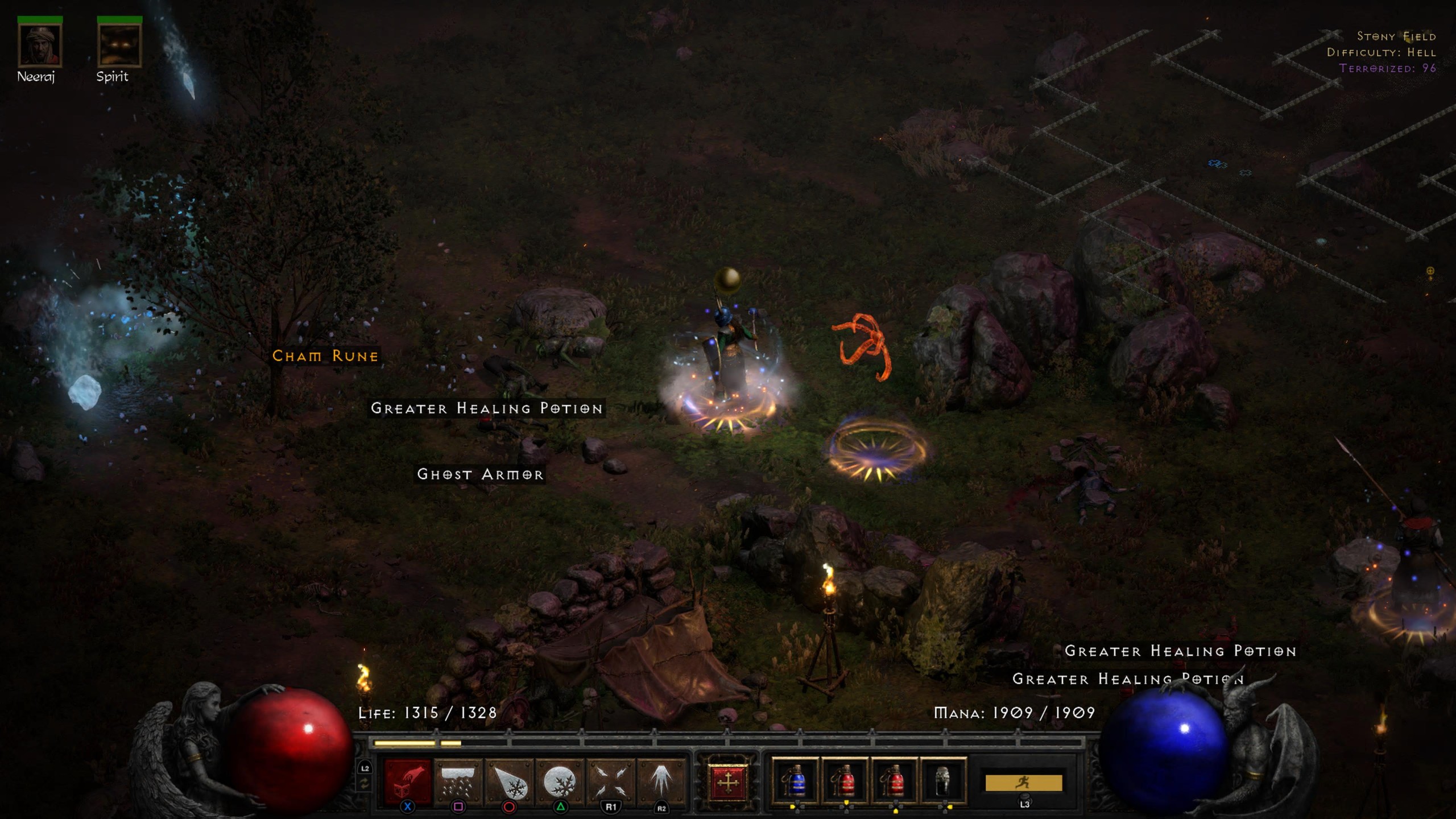This screenshot has height=819, width=1456.
Task: Pick up the Ghost Armor label
Action: click(x=481, y=474)
